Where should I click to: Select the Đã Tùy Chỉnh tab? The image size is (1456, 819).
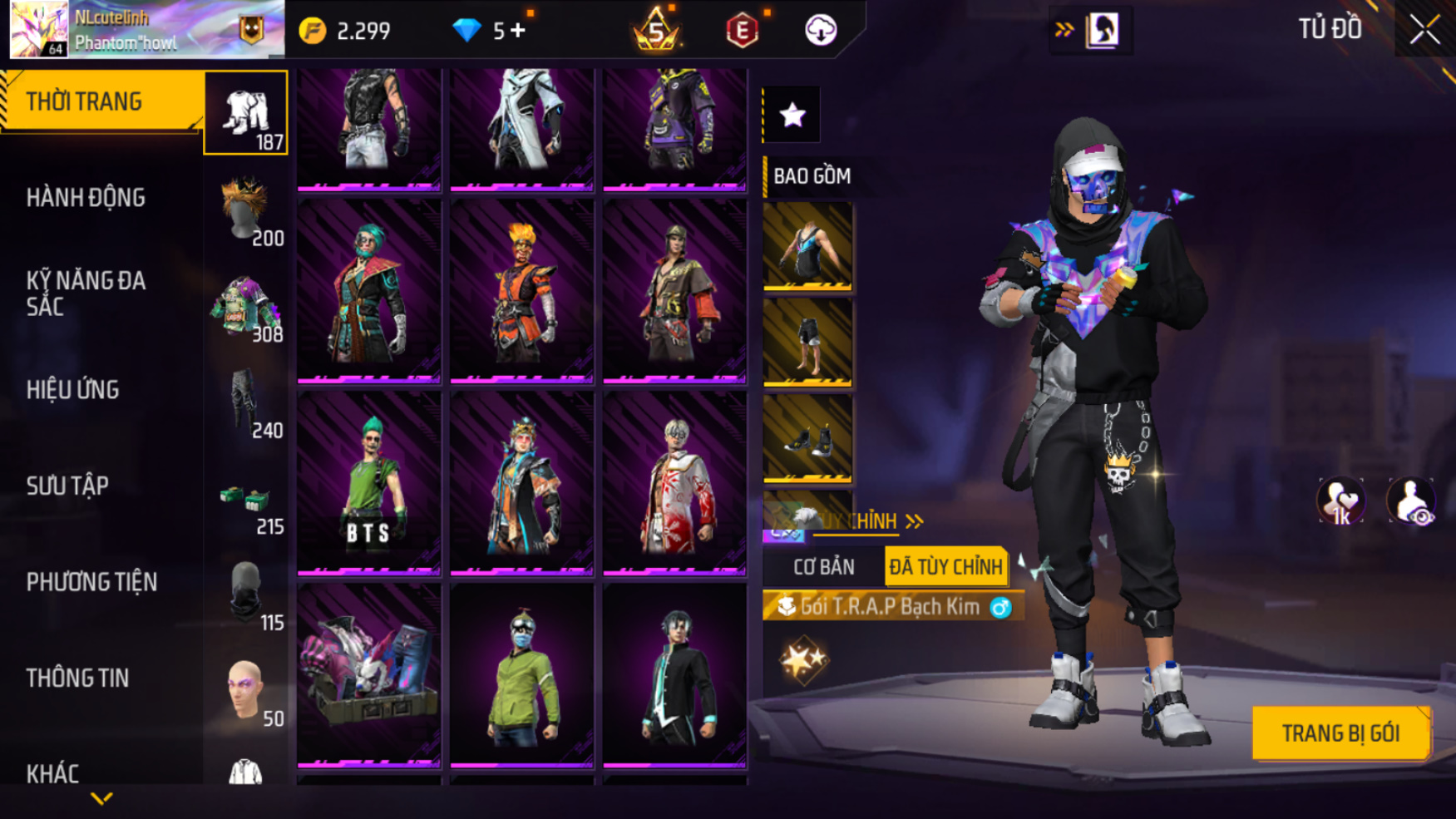pyautogui.click(x=945, y=567)
